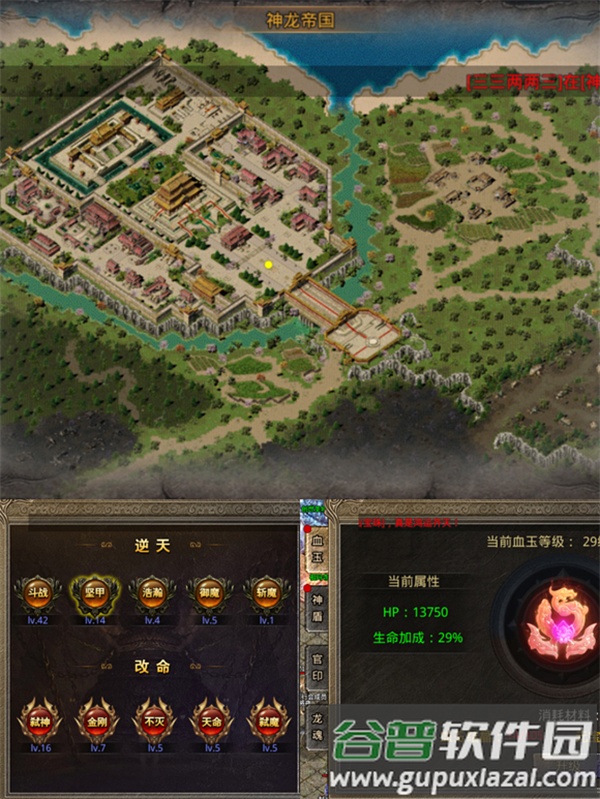Select the 弑魔 fate emblem
This screenshot has width=600, height=799.
(266, 719)
